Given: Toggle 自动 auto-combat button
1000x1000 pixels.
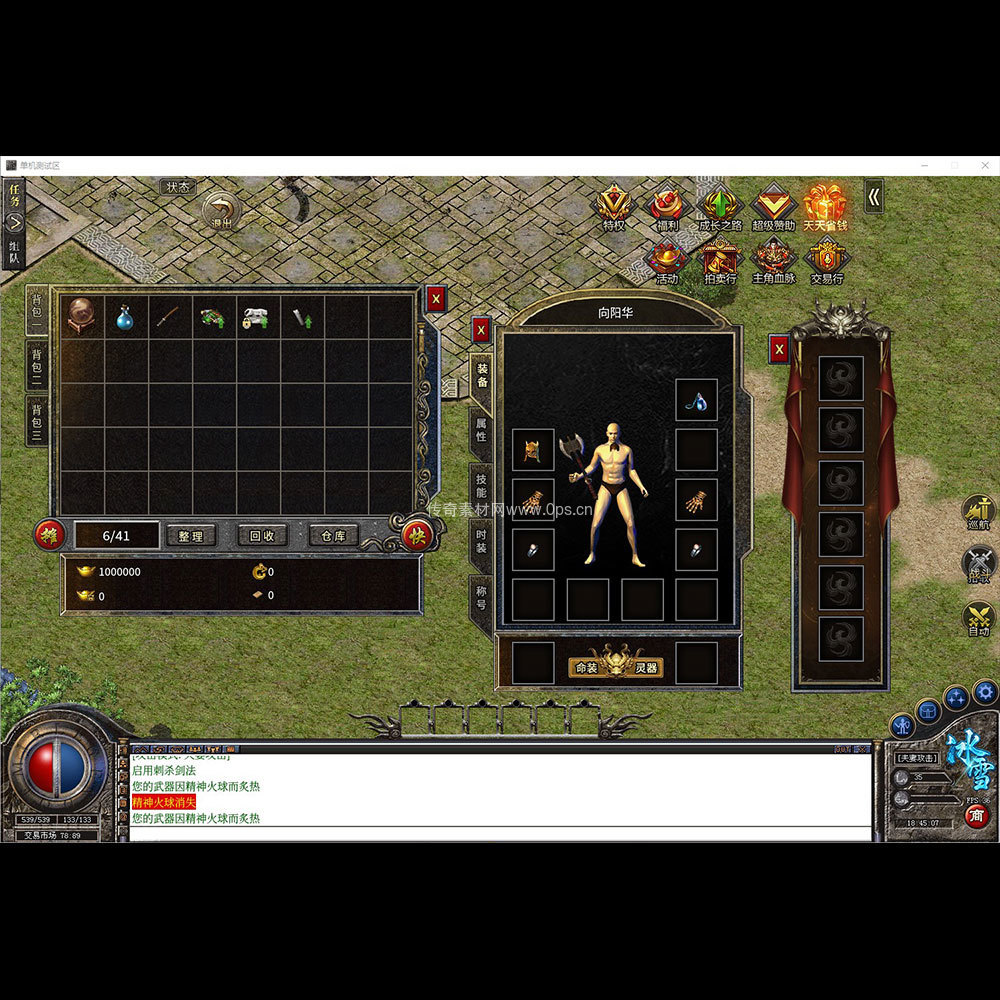Looking at the screenshot, I should pyautogui.click(x=978, y=618).
